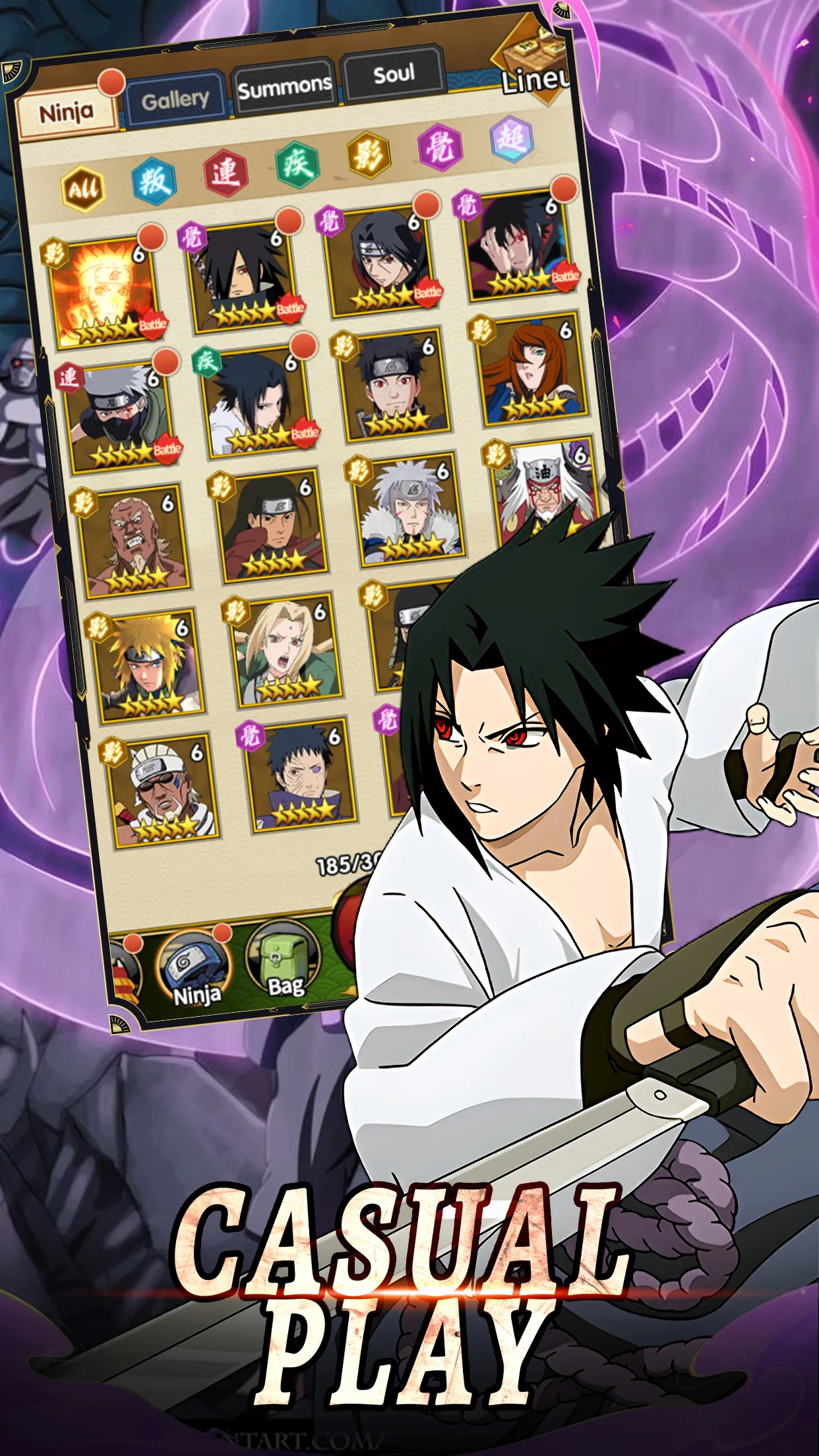Pick the Obito card with purple eye

pyautogui.click(x=302, y=775)
